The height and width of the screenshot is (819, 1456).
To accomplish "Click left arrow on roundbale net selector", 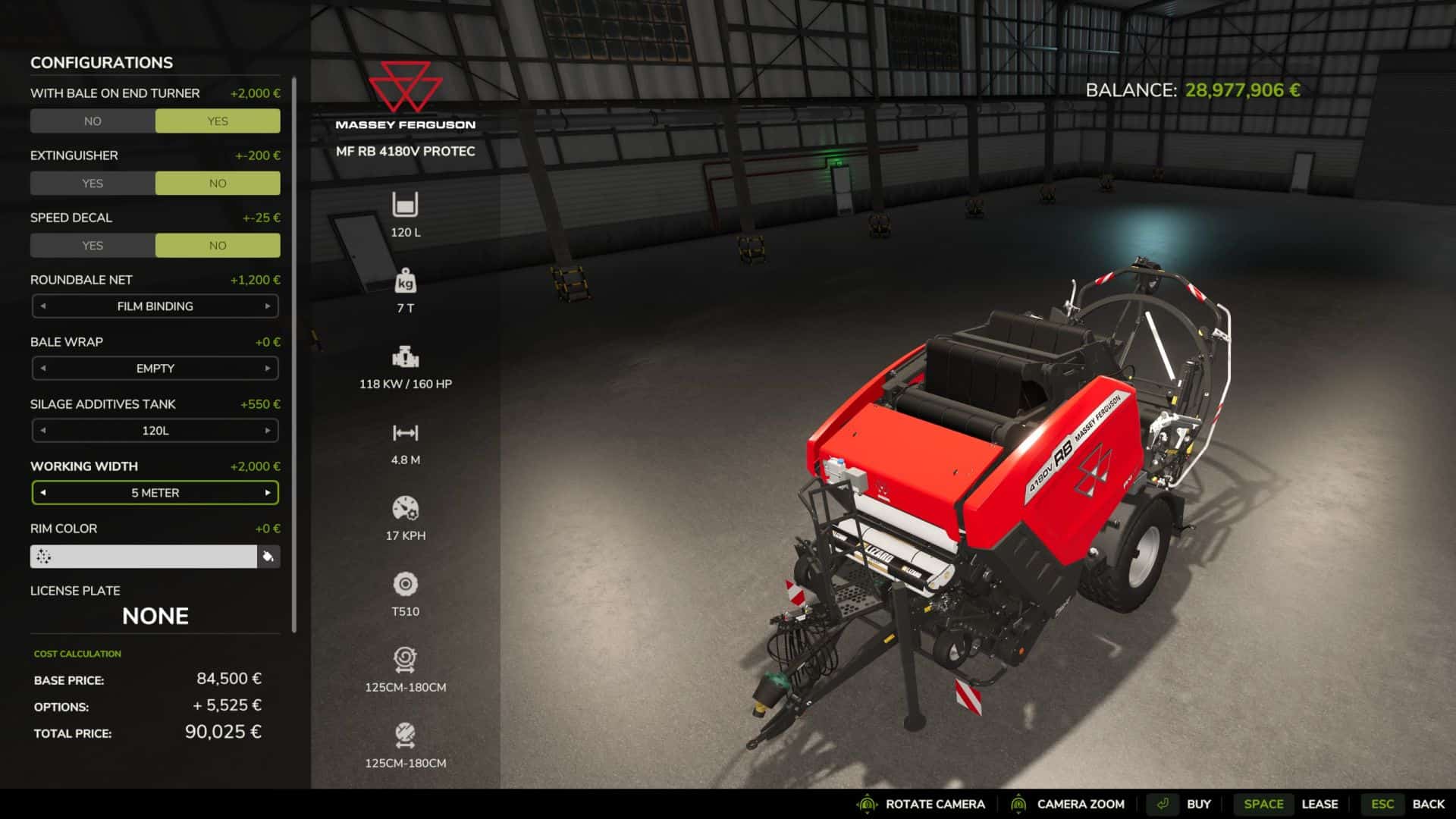I will coord(43,306).
